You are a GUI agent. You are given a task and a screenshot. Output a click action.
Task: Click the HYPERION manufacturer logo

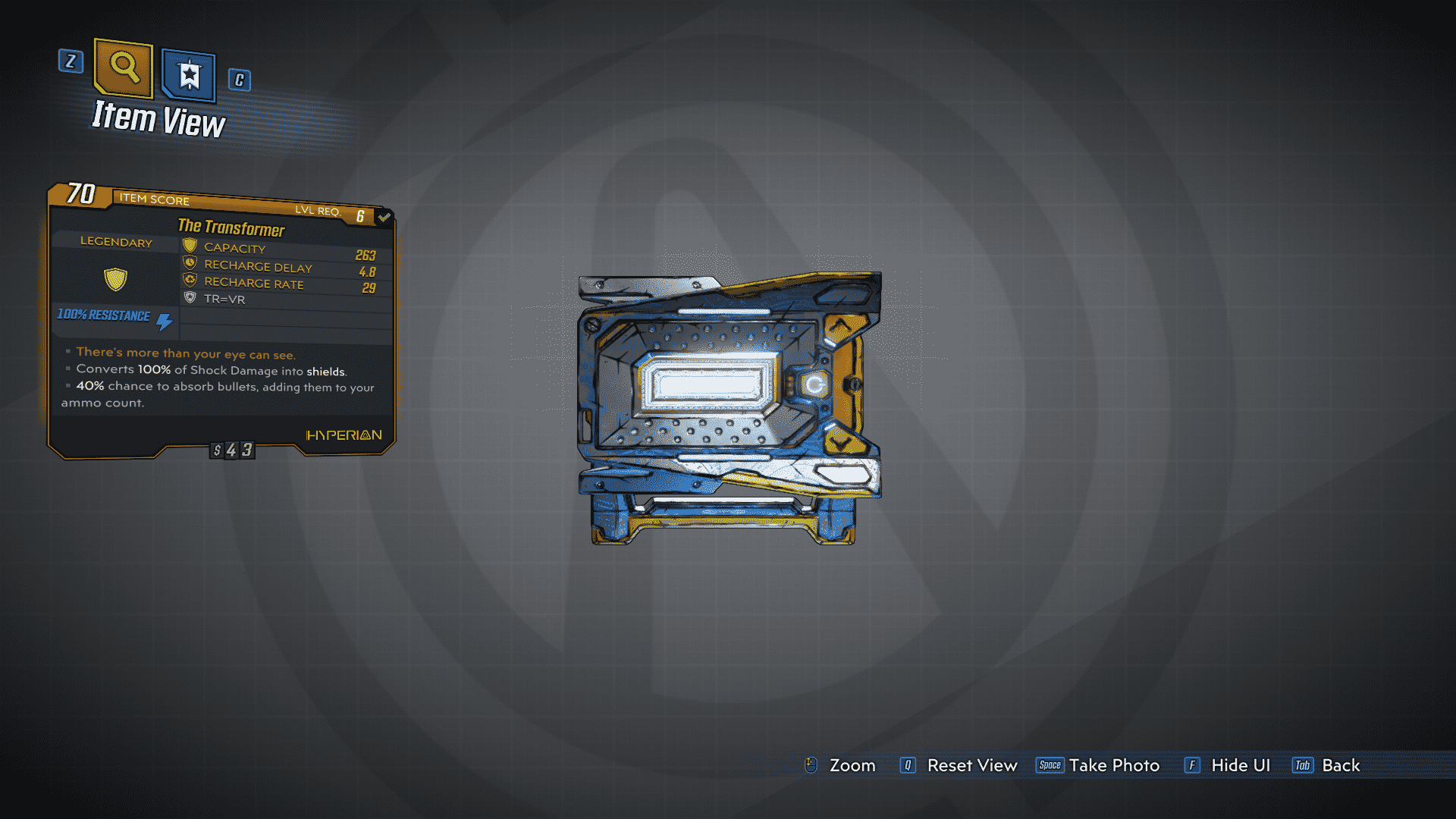tap(343, 435)
